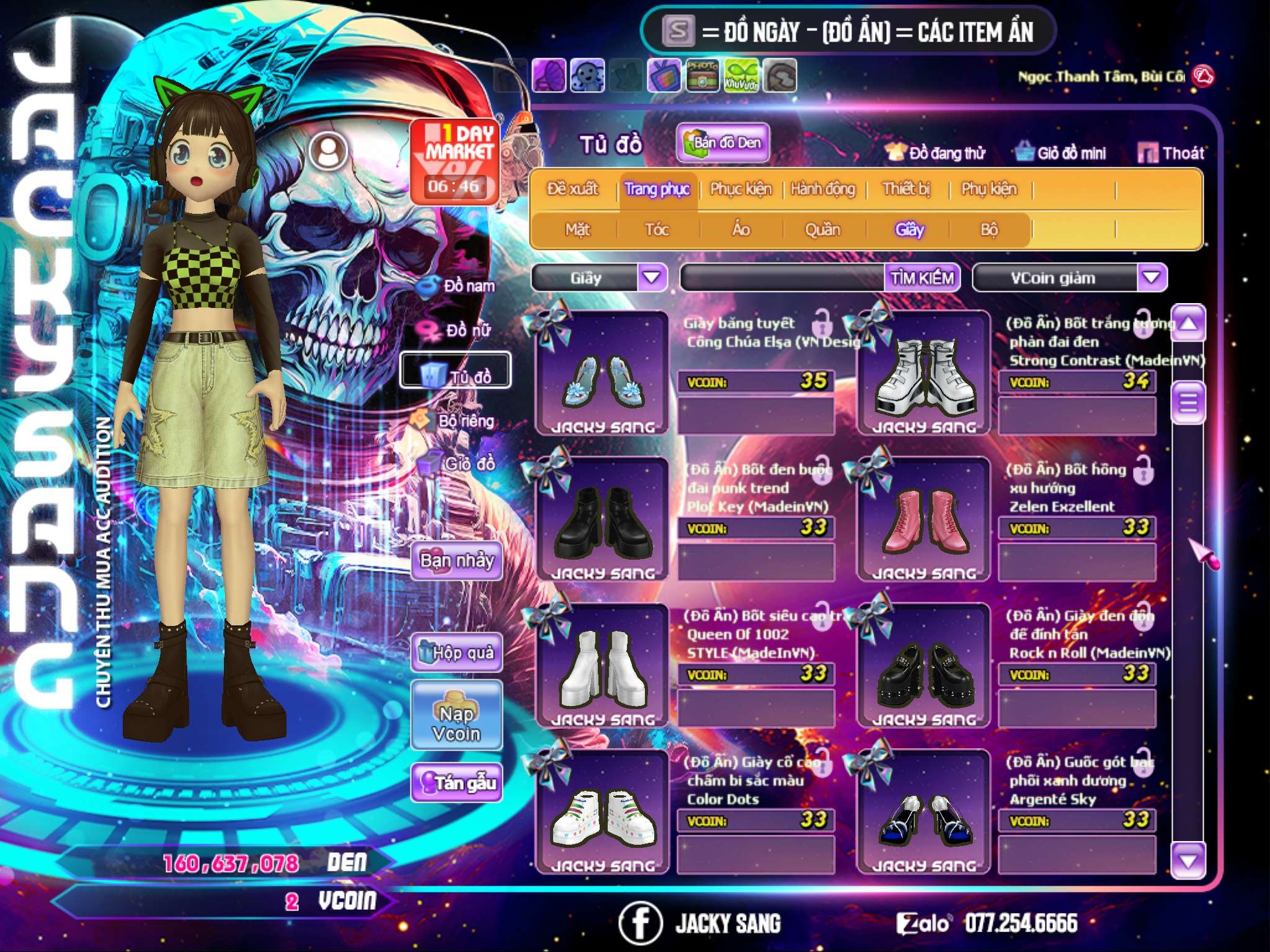Select the Tóc subcategory
This screenshot has width=1270, height=952.
[657, 230]
